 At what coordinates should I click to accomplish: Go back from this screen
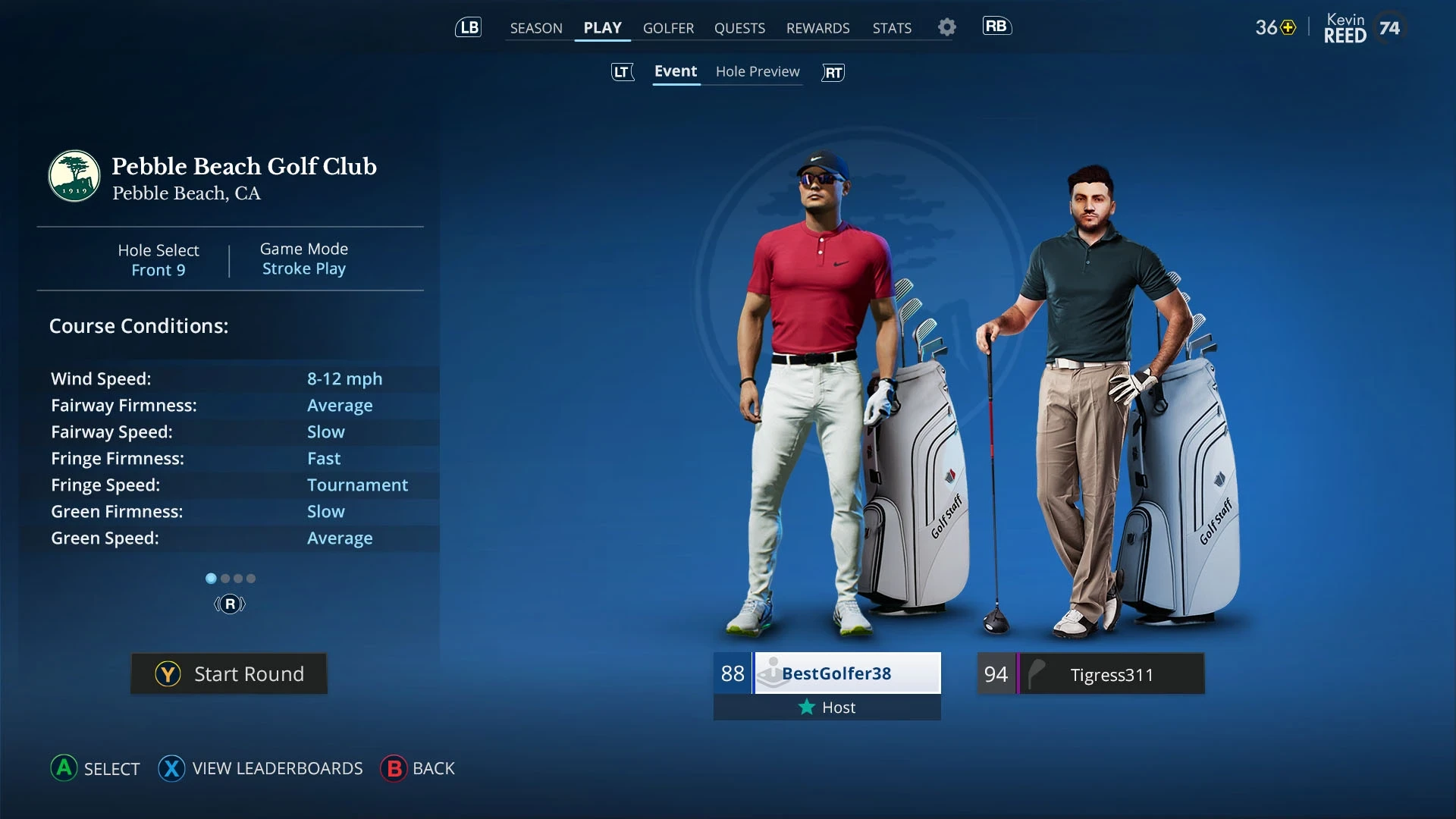tap(418, 768)
